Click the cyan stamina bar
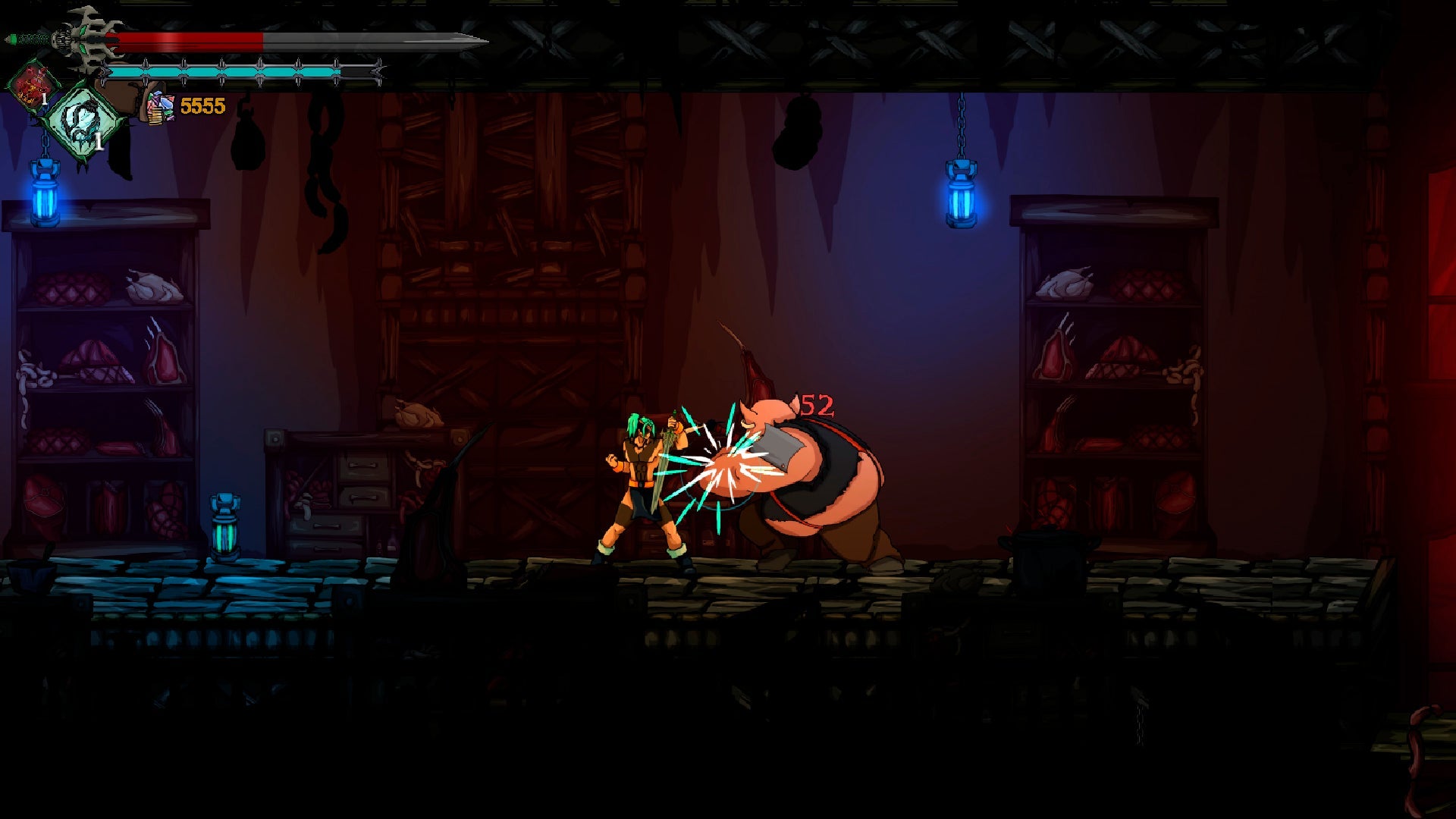 [x=227, y=69]
